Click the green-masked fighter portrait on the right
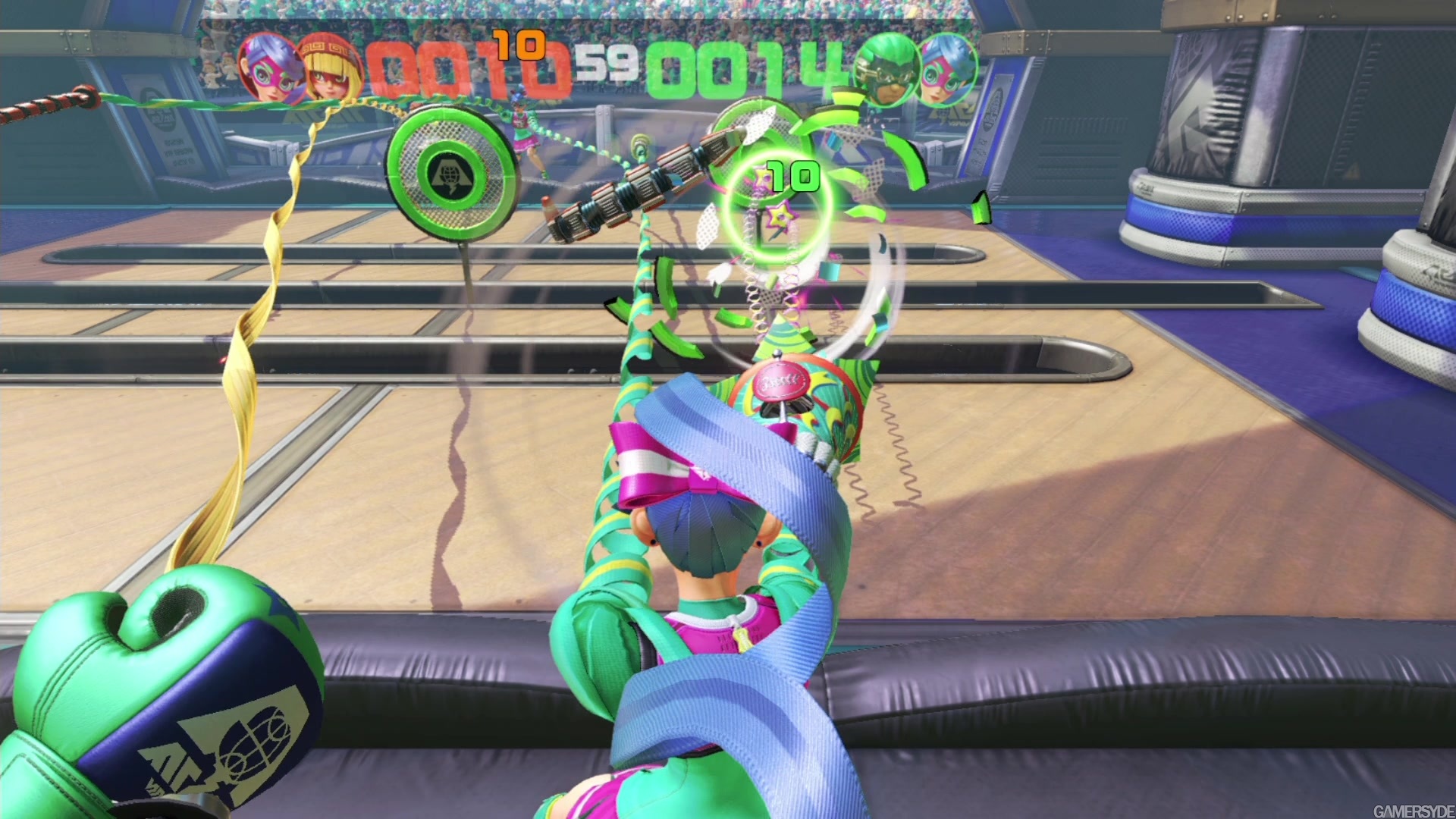This screenshot has height=819, width=1456. click(884, 68)
